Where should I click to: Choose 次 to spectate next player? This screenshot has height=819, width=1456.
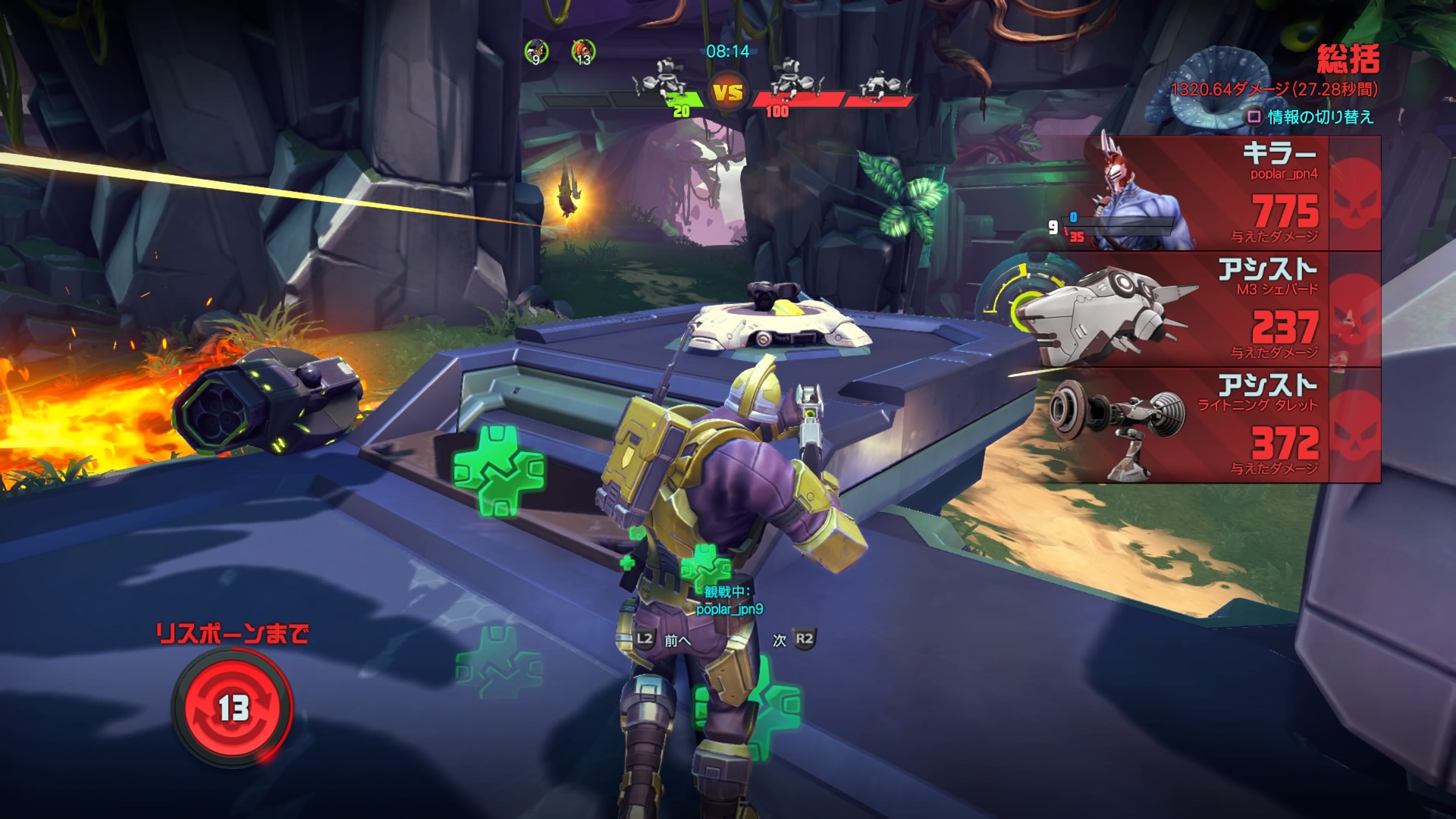[793, 639]
